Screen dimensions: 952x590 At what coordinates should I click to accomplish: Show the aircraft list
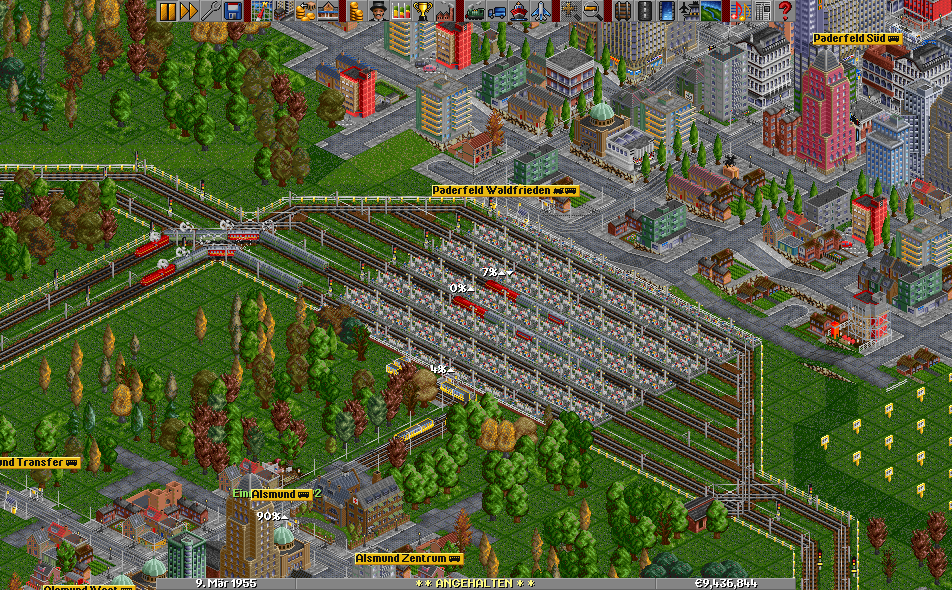pyautogui.click(x=541, y=11)
